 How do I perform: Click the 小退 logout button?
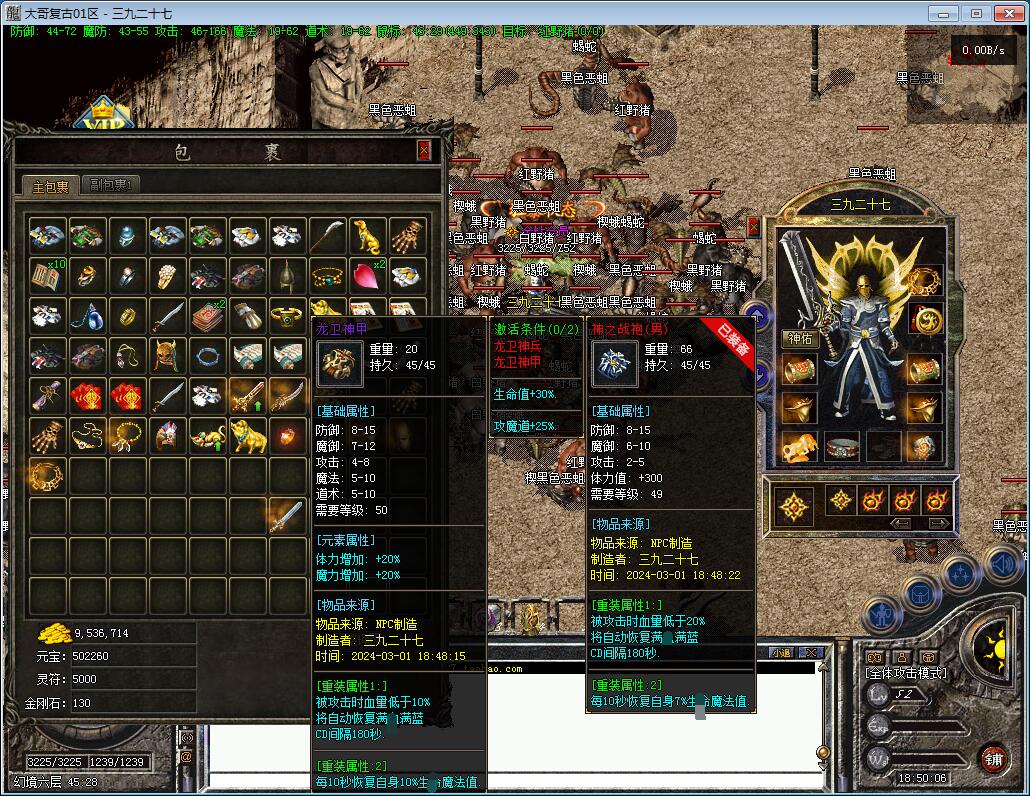click(781, 652)
